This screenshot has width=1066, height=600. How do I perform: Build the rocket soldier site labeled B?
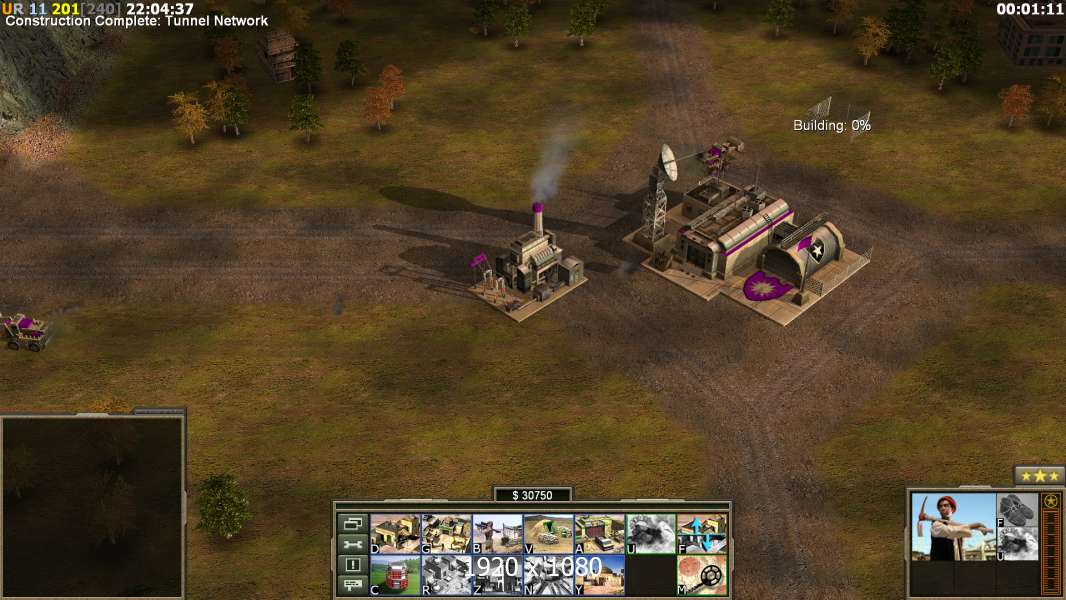tap(497, 534)
